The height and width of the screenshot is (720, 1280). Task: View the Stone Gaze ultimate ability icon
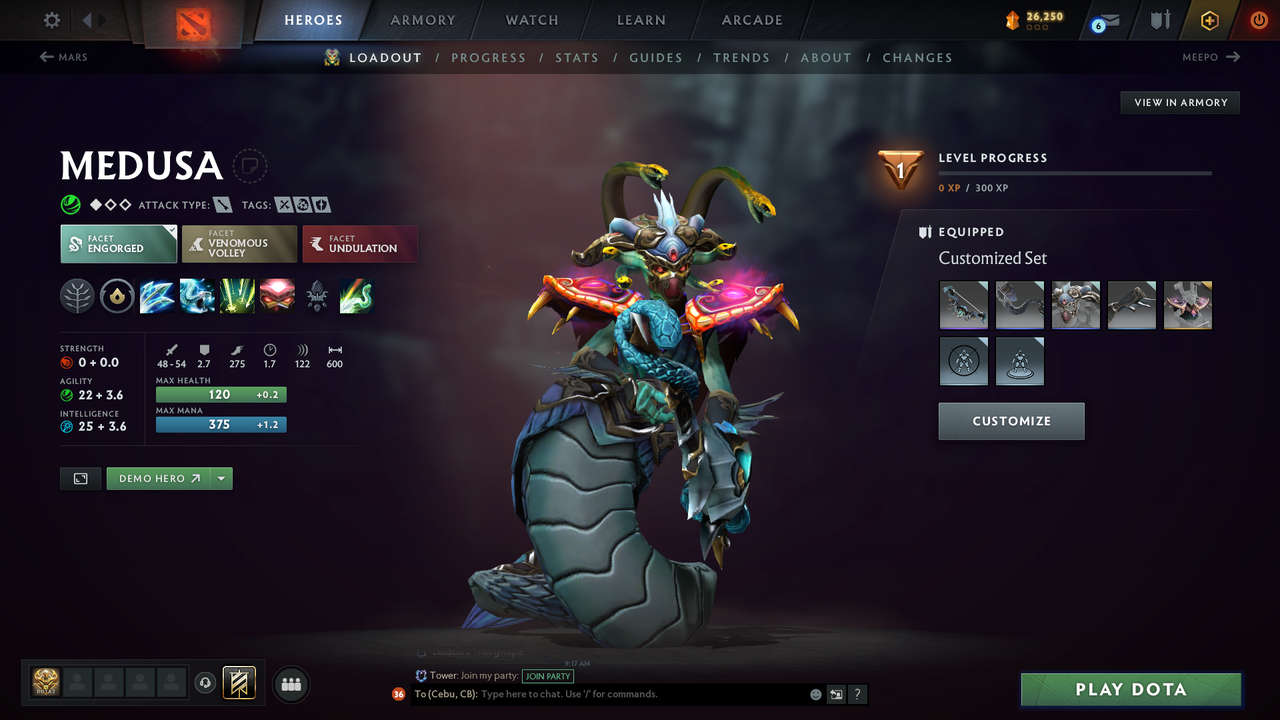point(277,296)
